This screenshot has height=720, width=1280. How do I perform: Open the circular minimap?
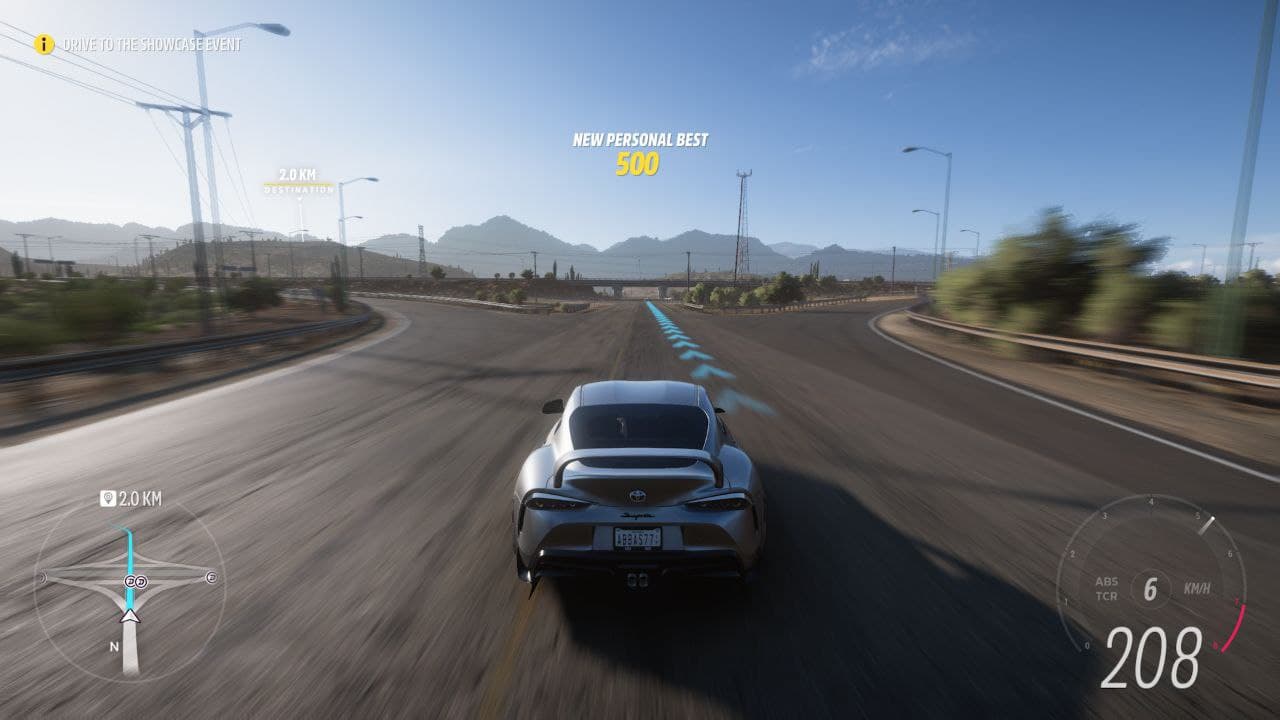(129, 590)
